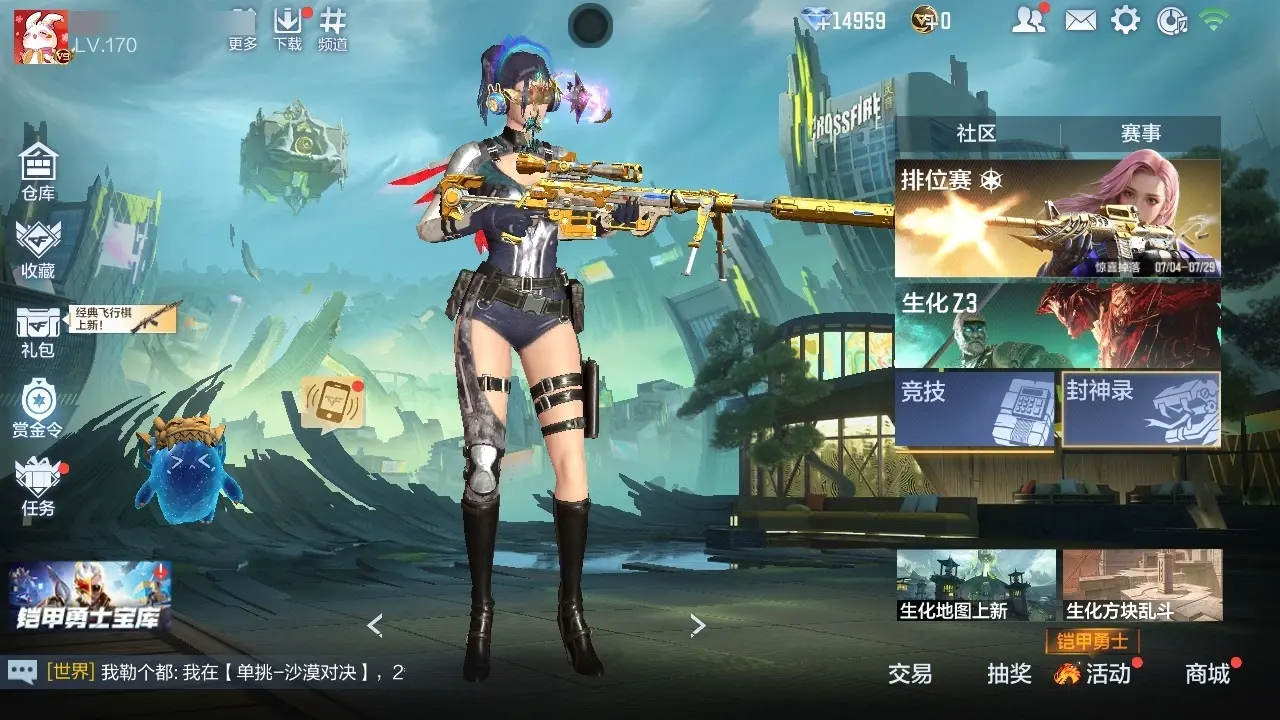Select the 生化 Z3 game mode
Image resolution: width=1280 pixels, height=720 pixels.
click(1057, 325)
